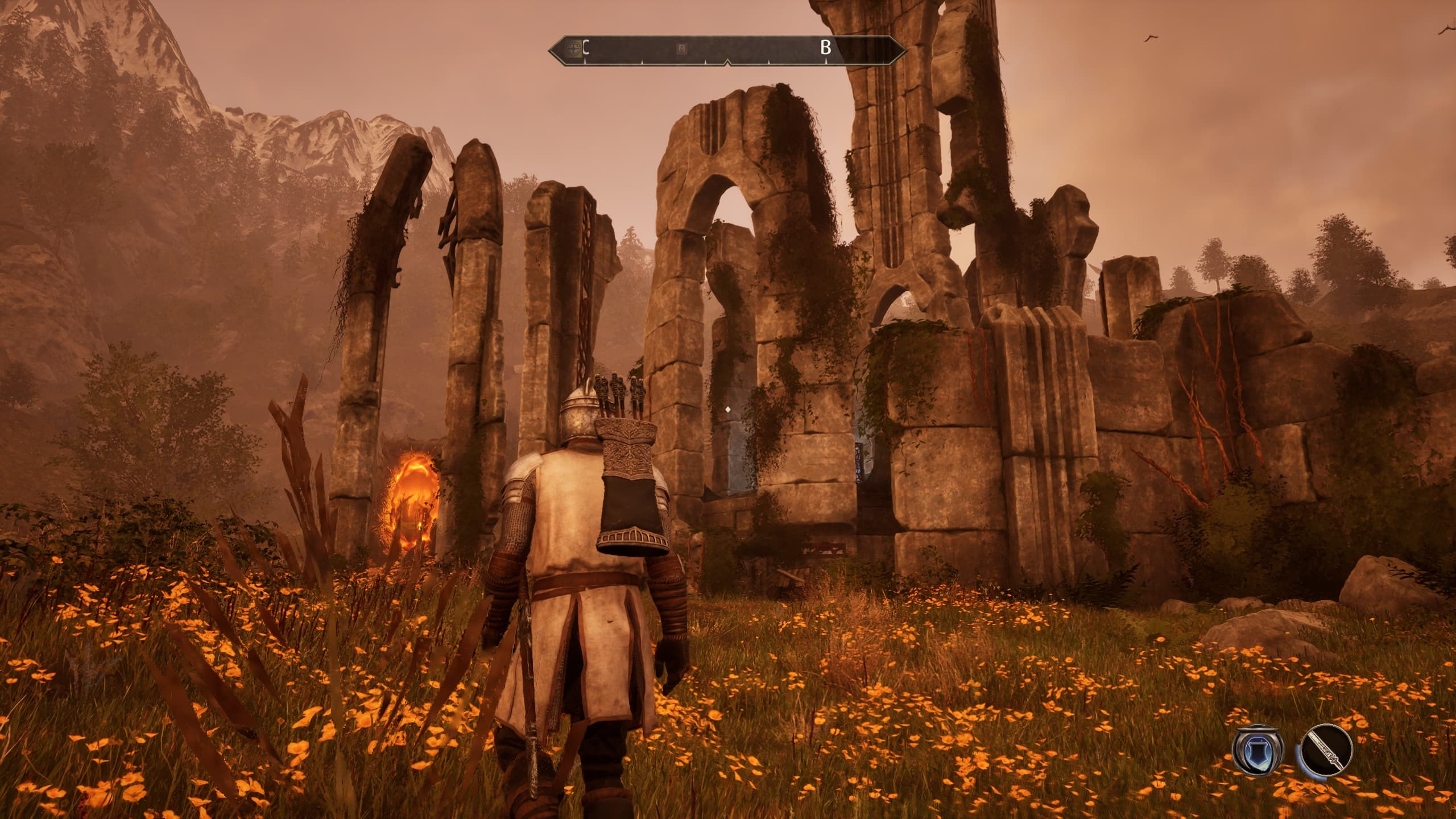Click the round emblem marker on the compass

[x=575, y=49]
